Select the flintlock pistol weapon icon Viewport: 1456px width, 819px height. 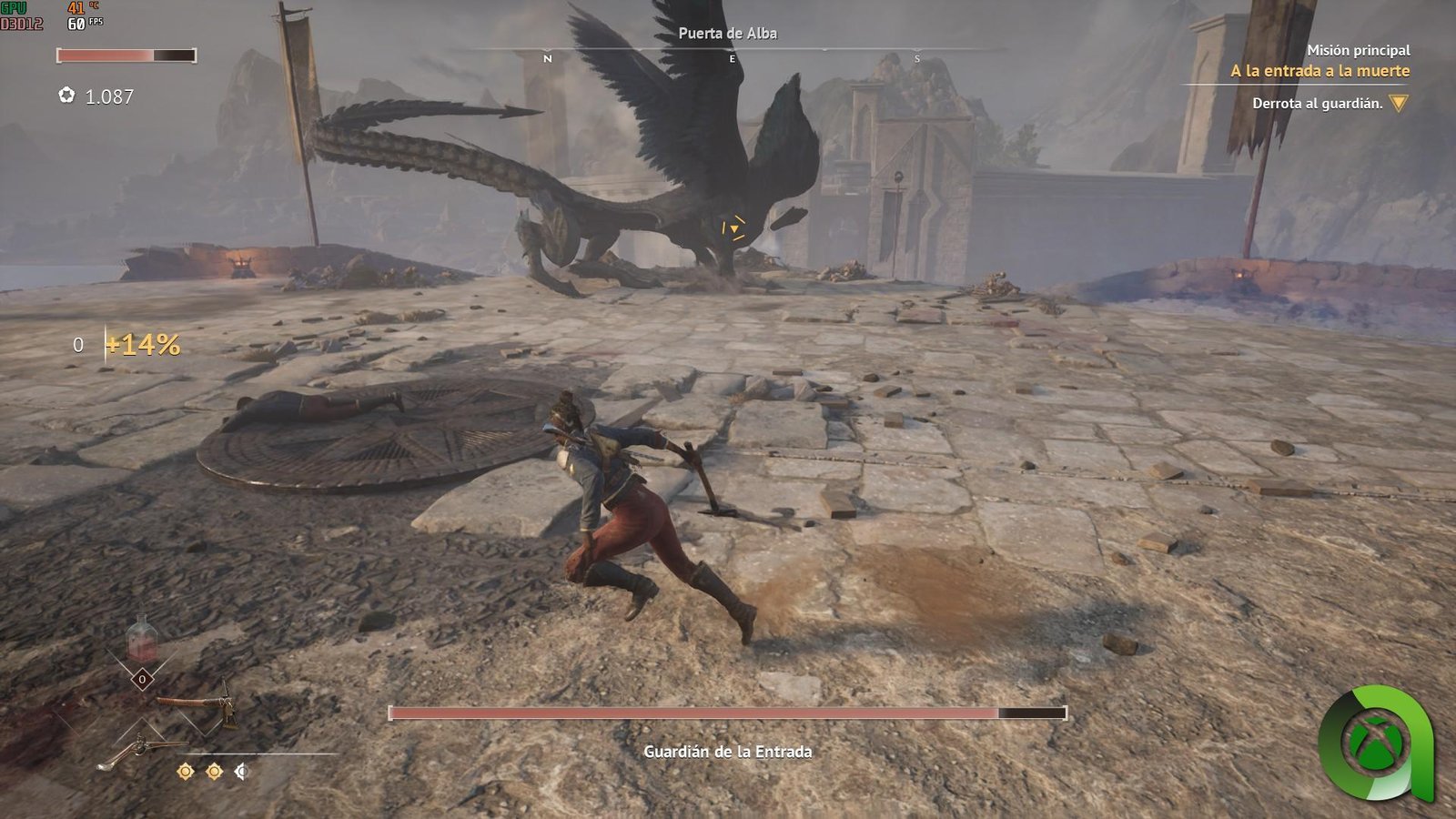[x=136, y=752]
